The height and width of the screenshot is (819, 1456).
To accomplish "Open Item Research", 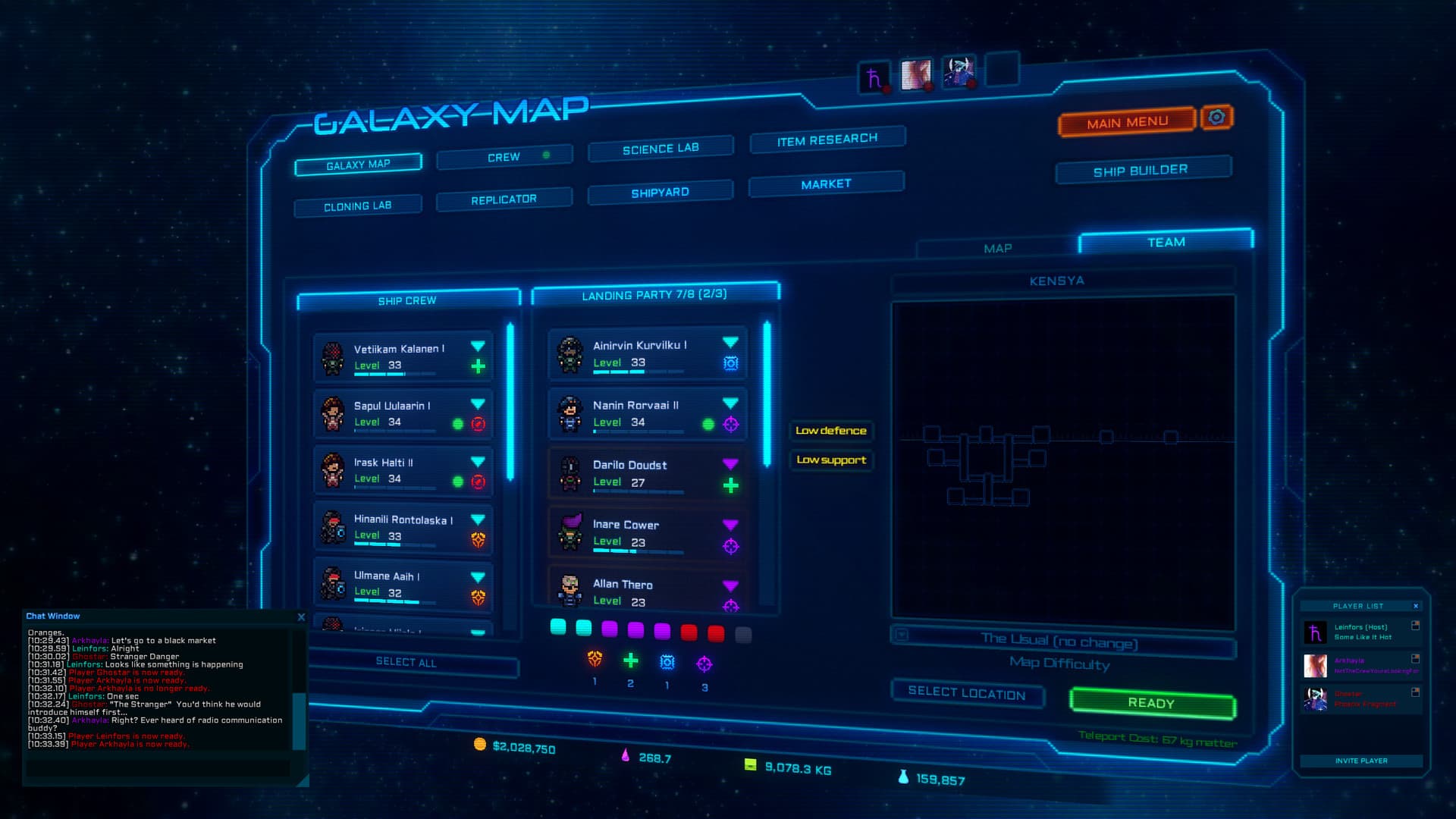I will 827,140.
